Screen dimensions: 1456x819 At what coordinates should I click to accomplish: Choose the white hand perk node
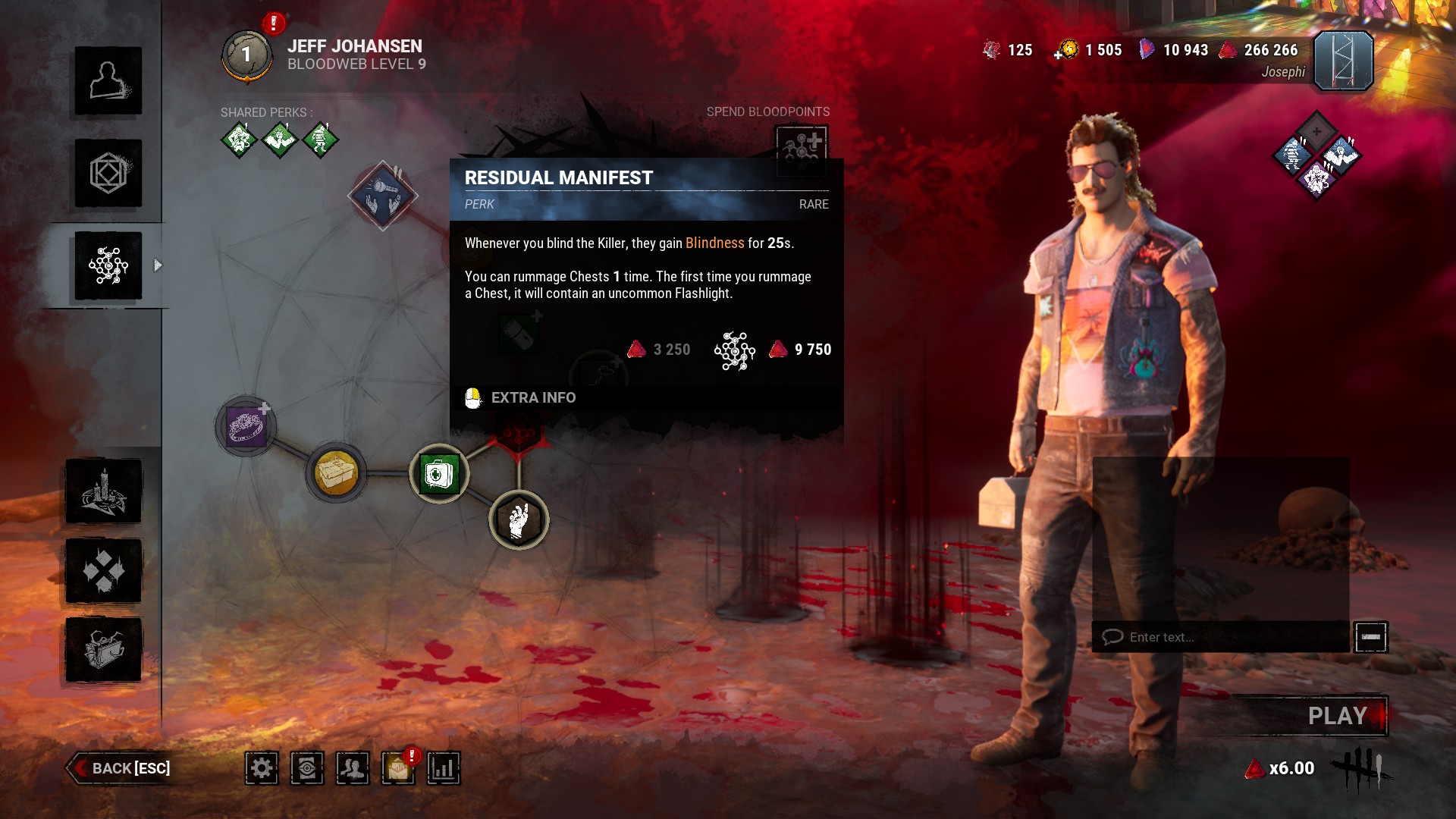pos(519,520)
